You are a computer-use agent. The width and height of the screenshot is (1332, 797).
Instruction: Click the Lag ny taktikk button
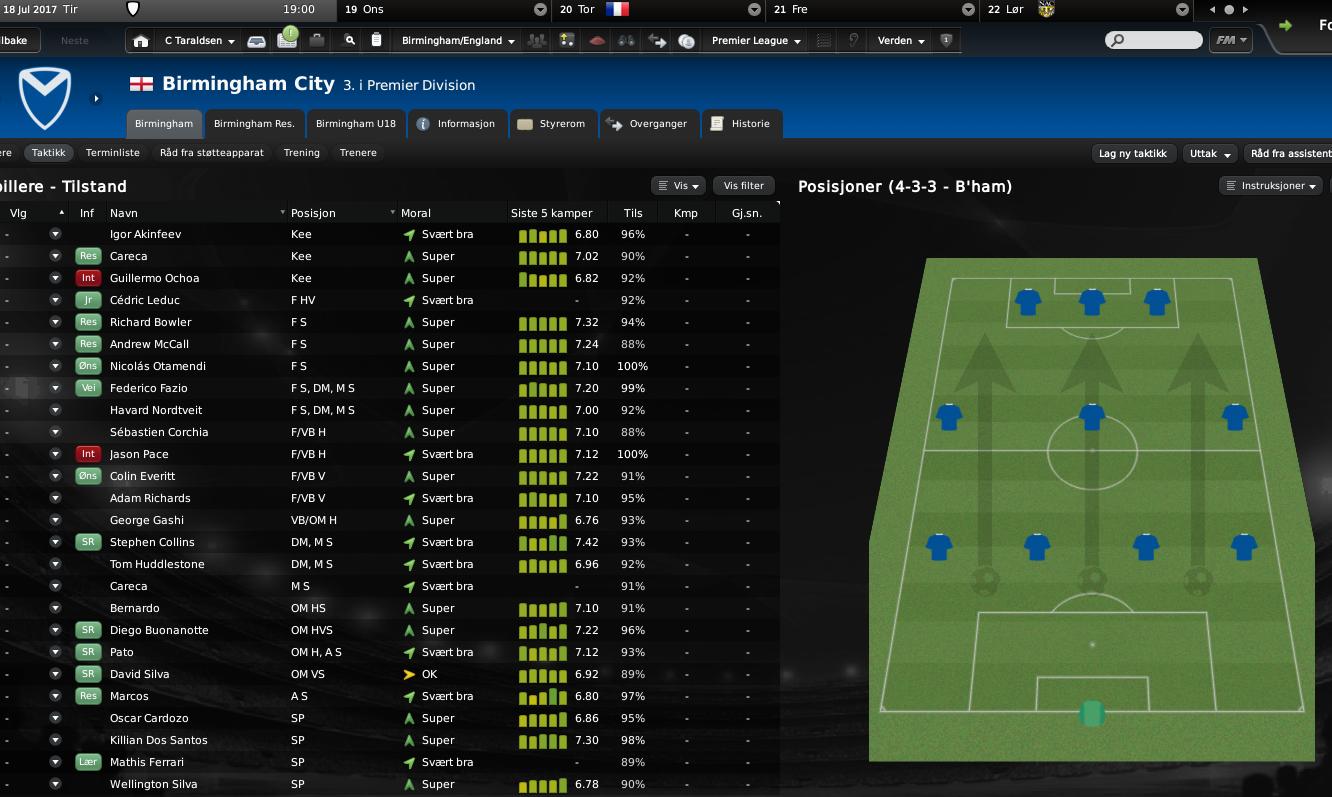coord(1132,154)
